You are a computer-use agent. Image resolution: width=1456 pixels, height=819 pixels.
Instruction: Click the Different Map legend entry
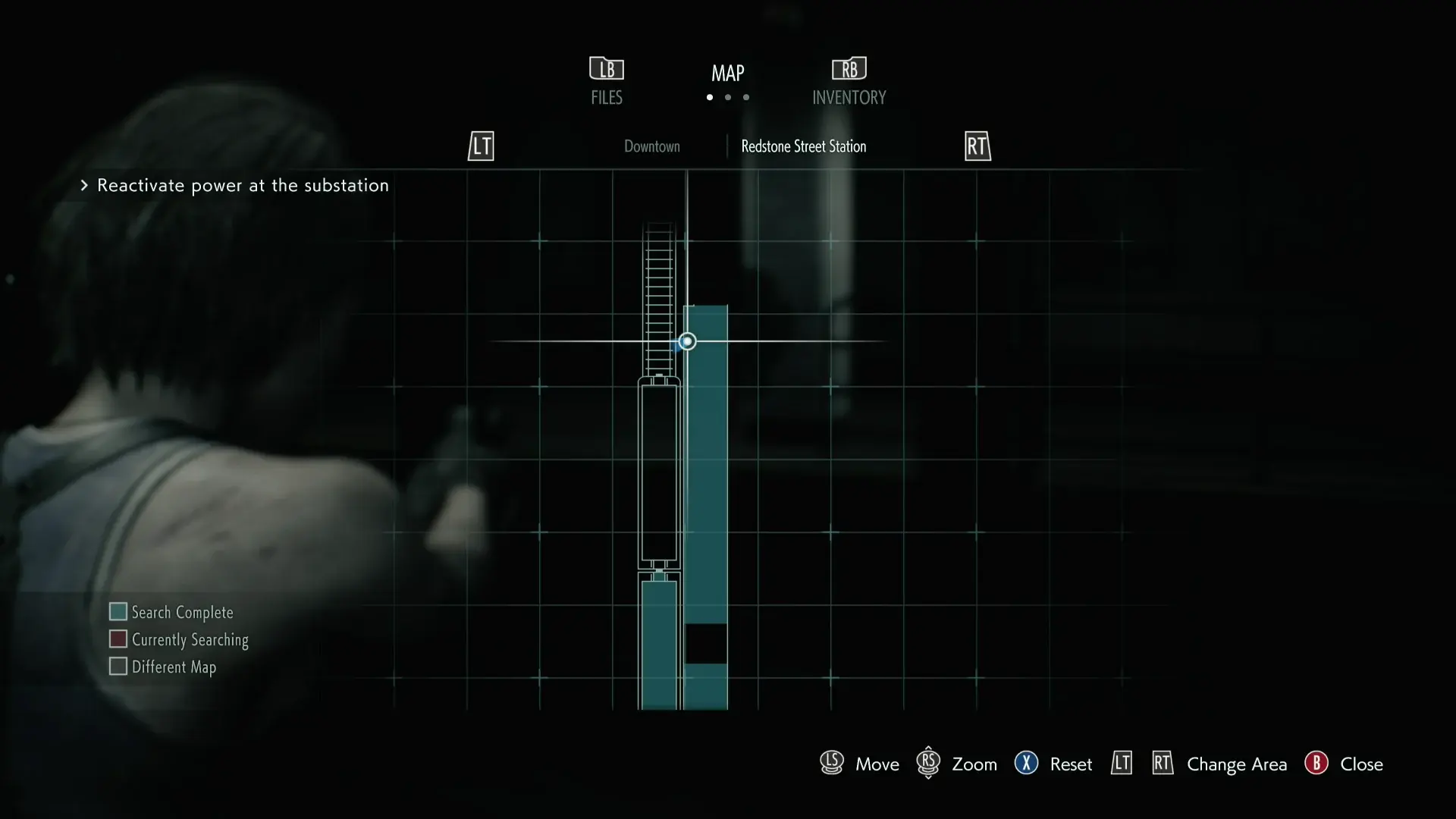pyautogui.click(x=163, y=667)
